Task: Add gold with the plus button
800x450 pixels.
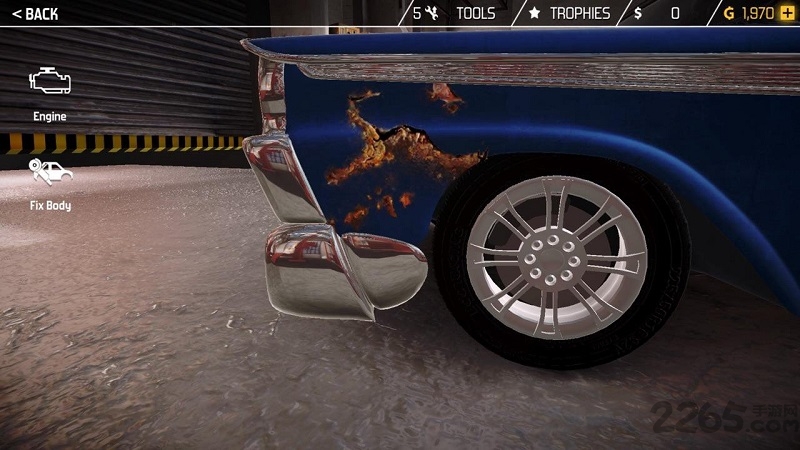Action: tap(787, 13)
